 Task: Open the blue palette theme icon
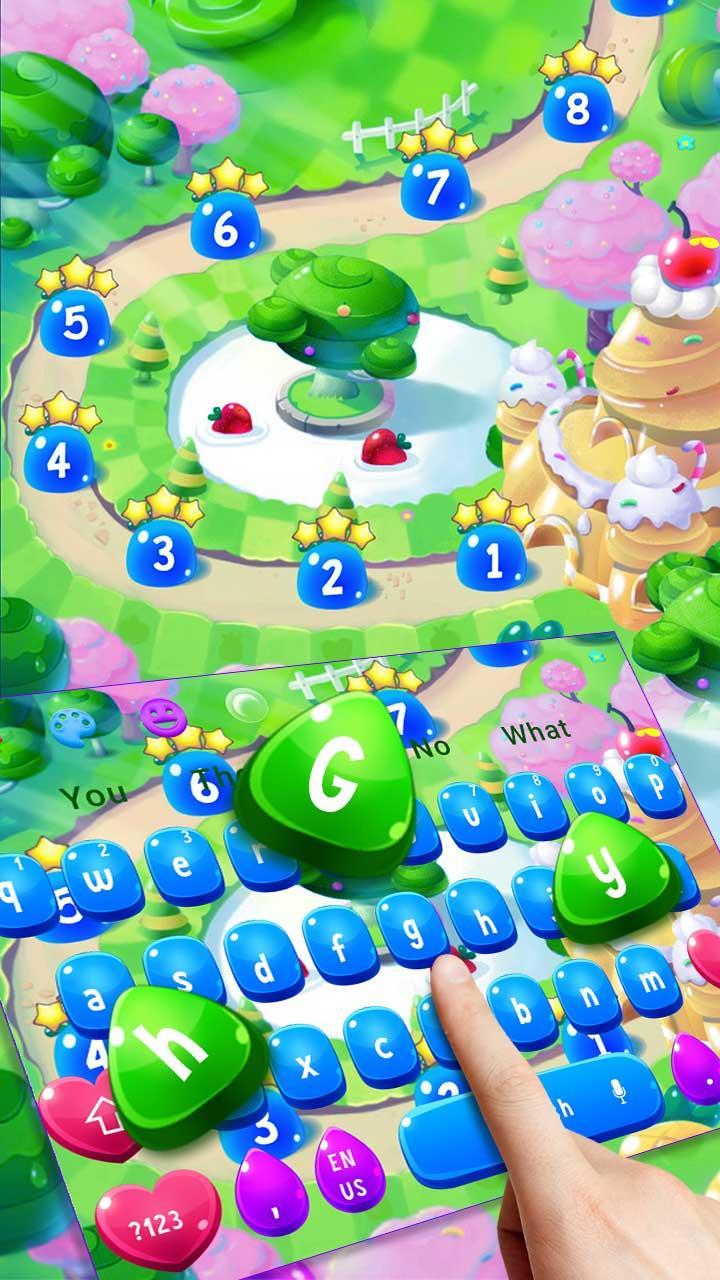tap(71, 724)
